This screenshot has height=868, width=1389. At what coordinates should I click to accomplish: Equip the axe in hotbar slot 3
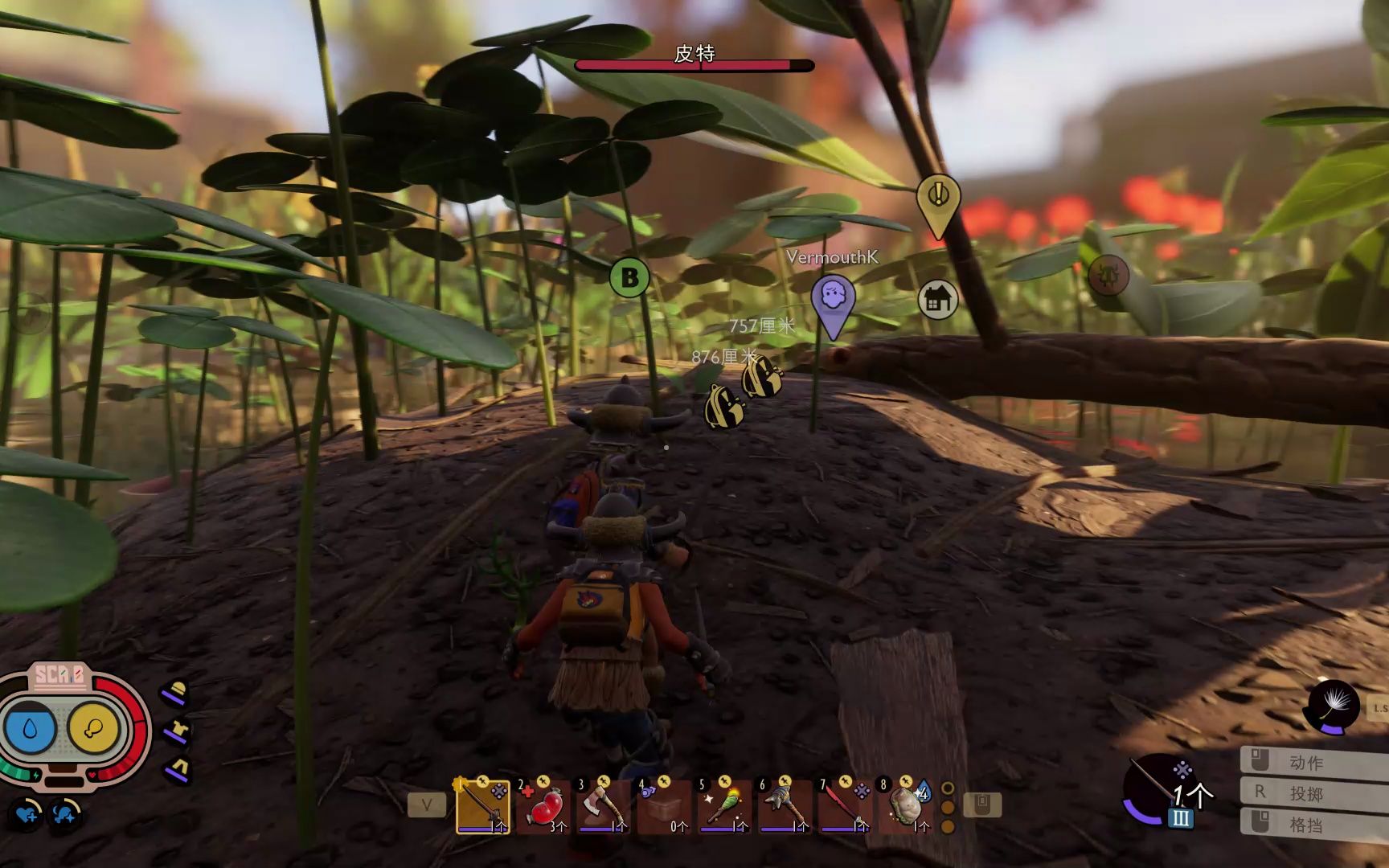pos(604,806)
